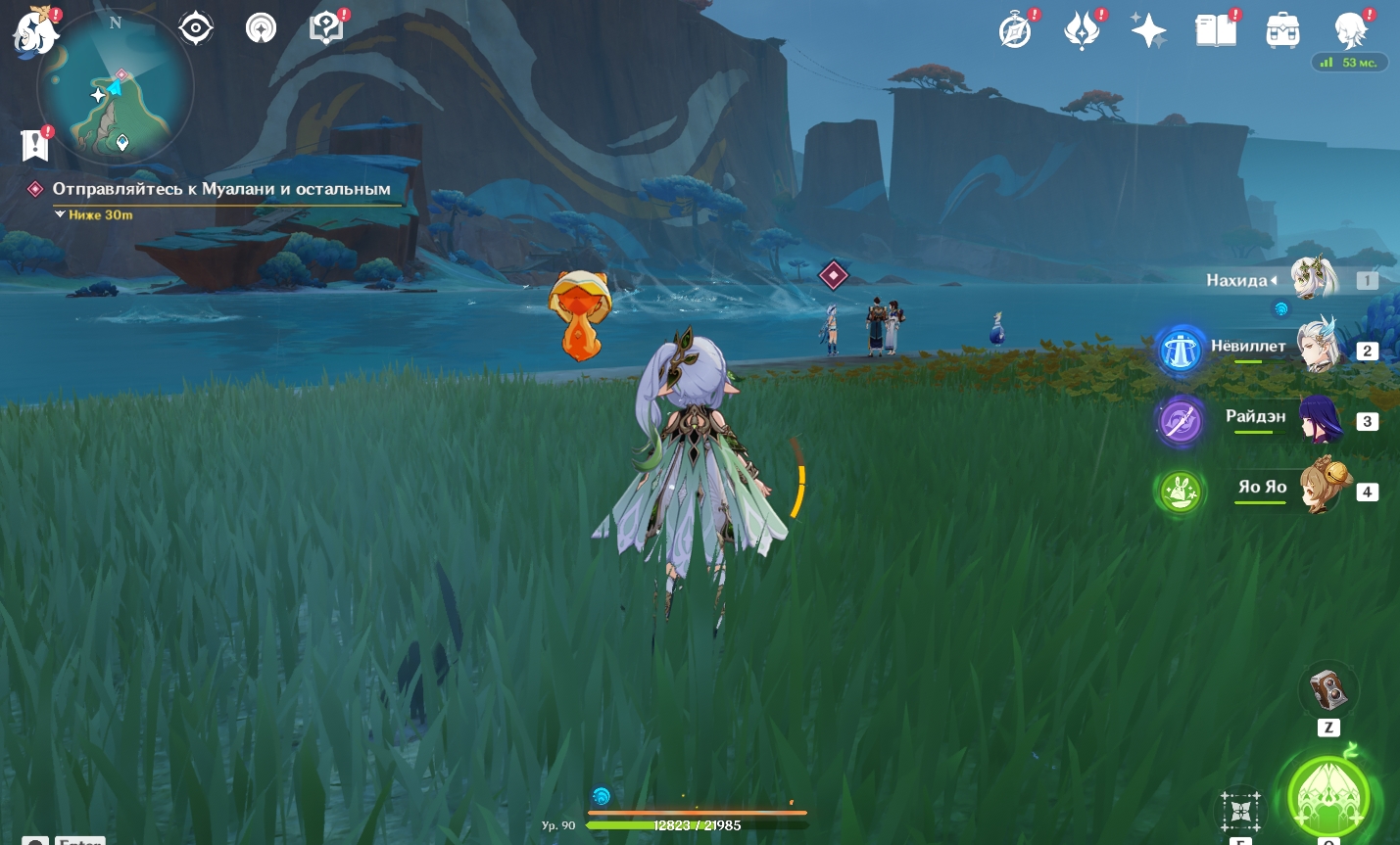The height and width of the screenshot is (845, 1400).
Task: Open the four-pointed star Wish icon
Action: pos(1148,30)
